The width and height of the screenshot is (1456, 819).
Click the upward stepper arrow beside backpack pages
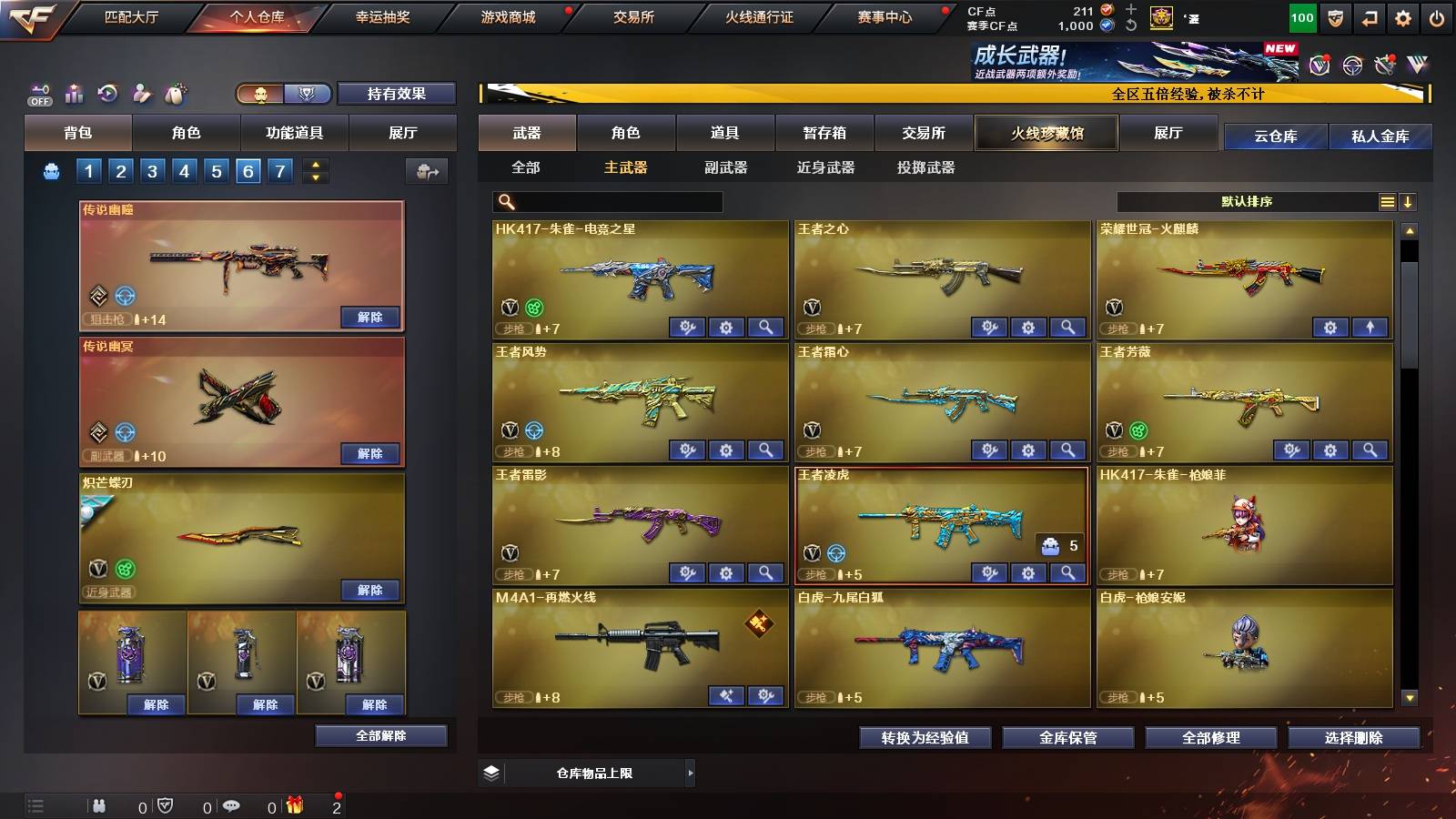(x=316, y=165)
